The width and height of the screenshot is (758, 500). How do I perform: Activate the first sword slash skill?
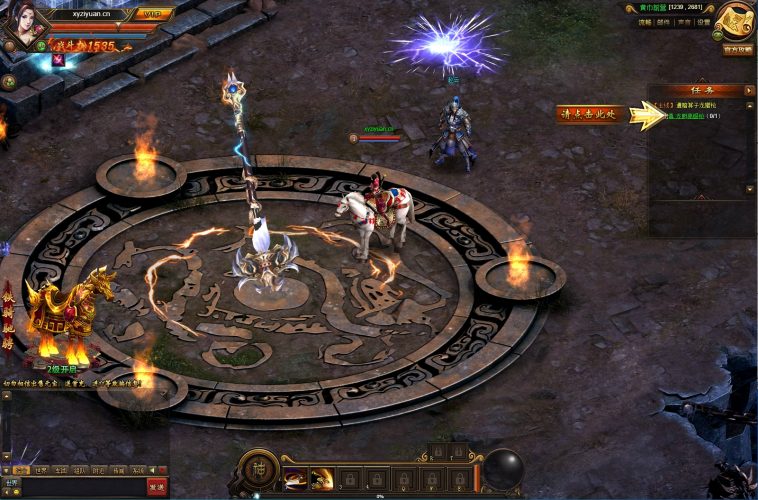(296, 478)
